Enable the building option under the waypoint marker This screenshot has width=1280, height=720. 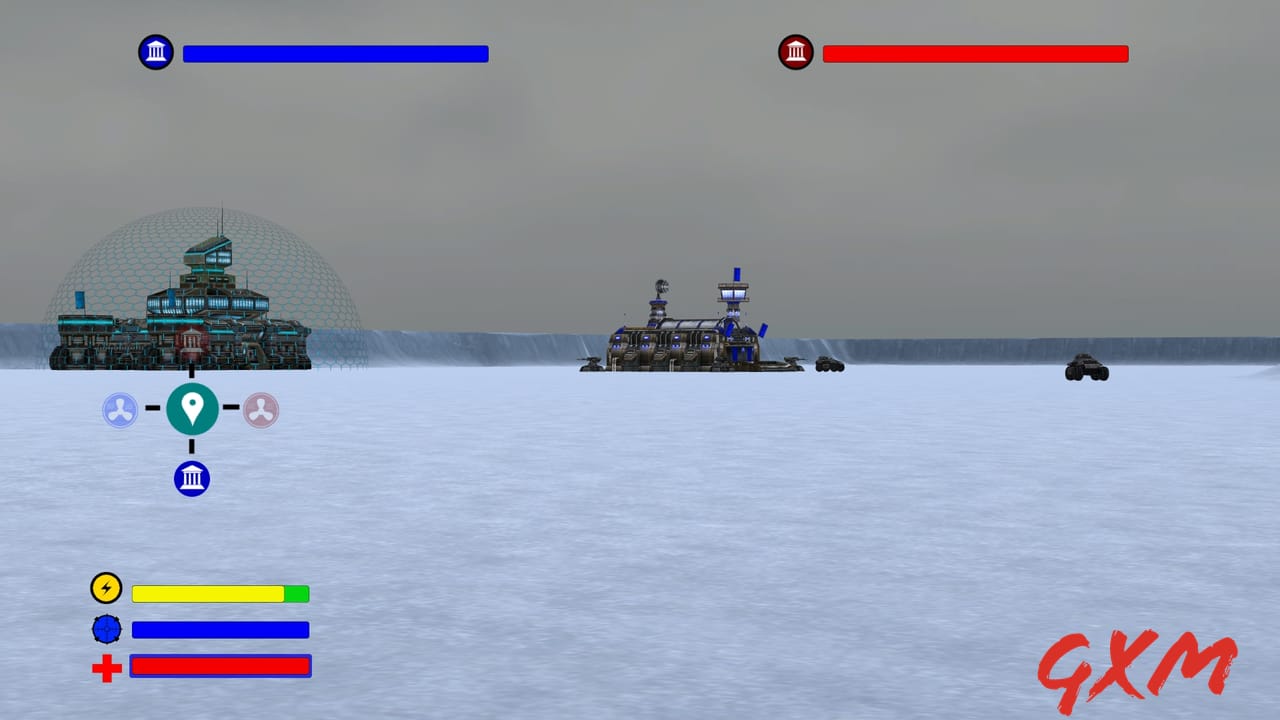tap(191, 478)
